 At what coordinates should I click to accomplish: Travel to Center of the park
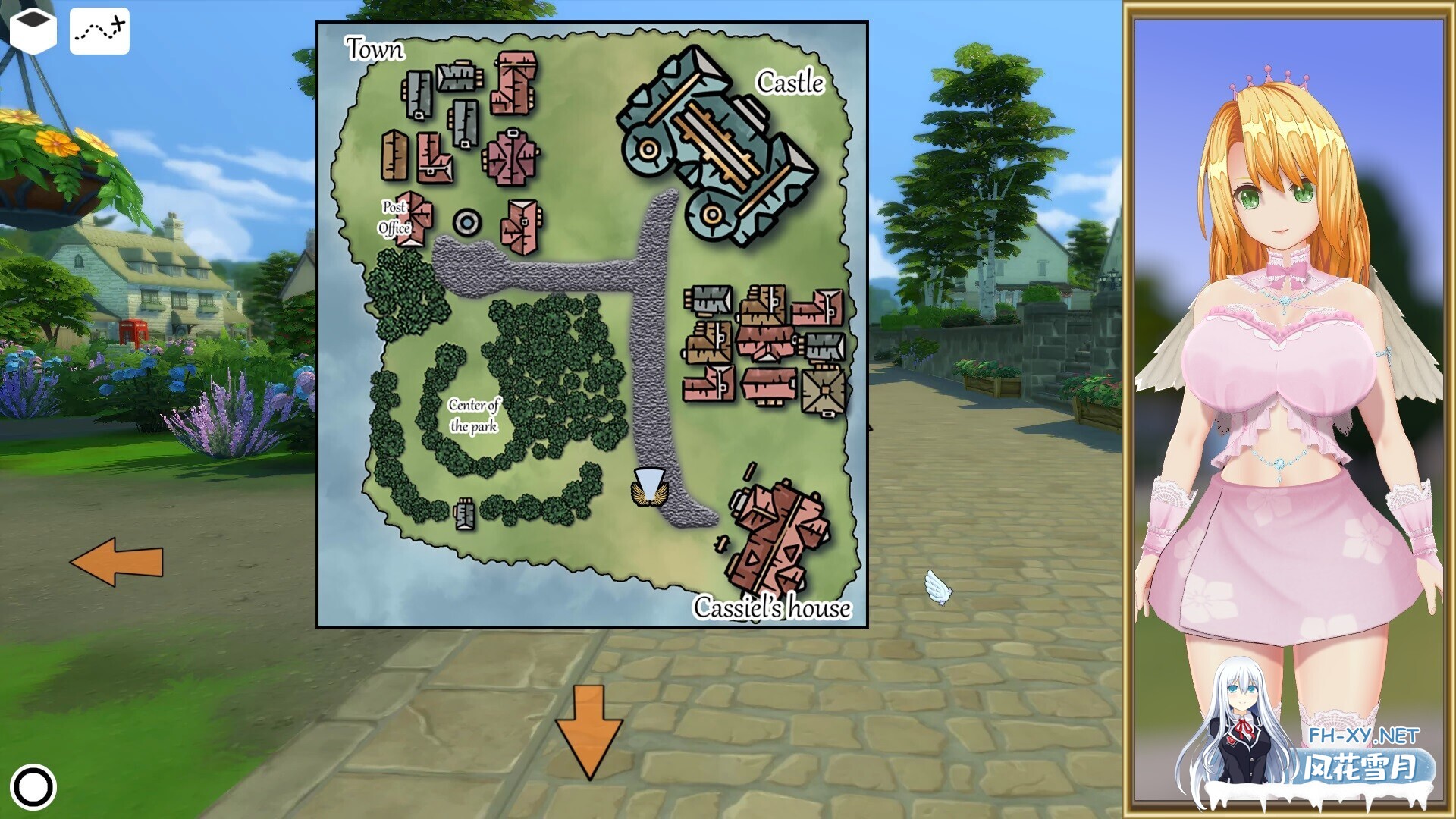click(x=473, y=415)
